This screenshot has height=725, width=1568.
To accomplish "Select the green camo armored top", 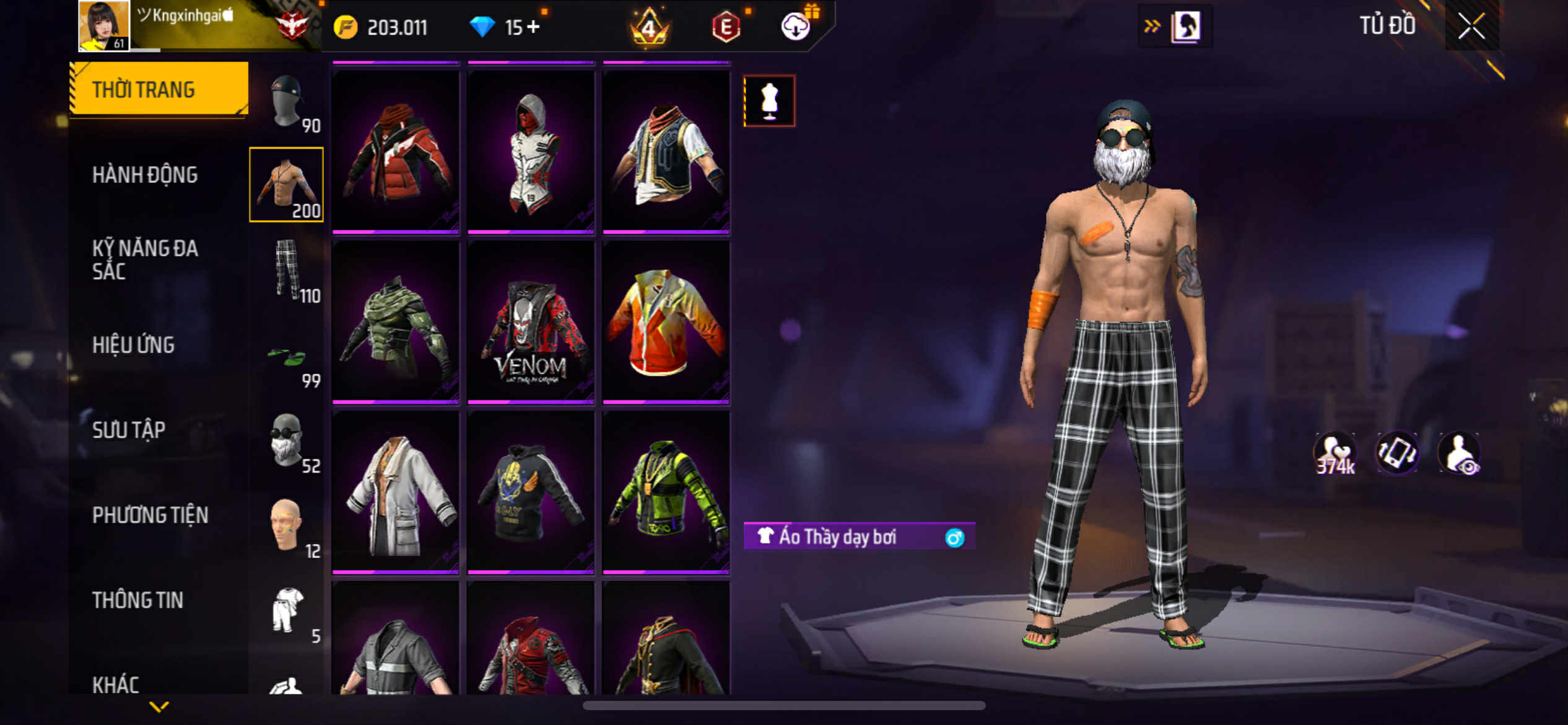I will [x=395, y=322].
